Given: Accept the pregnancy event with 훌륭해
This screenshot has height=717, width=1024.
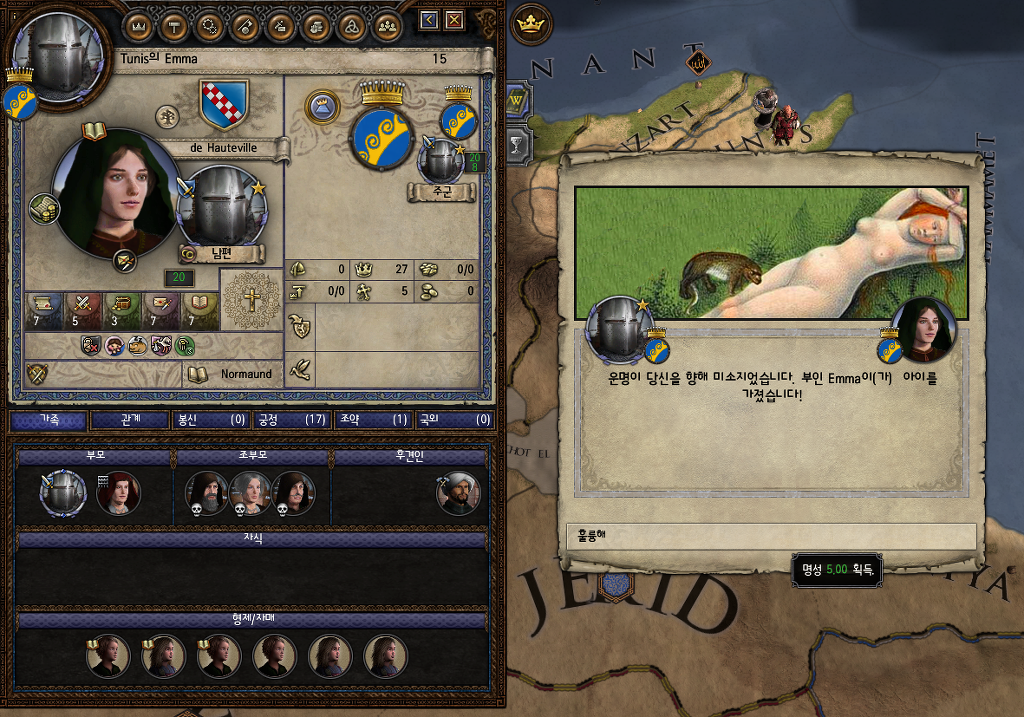Looking at the screenshot, I should (770, 536).
